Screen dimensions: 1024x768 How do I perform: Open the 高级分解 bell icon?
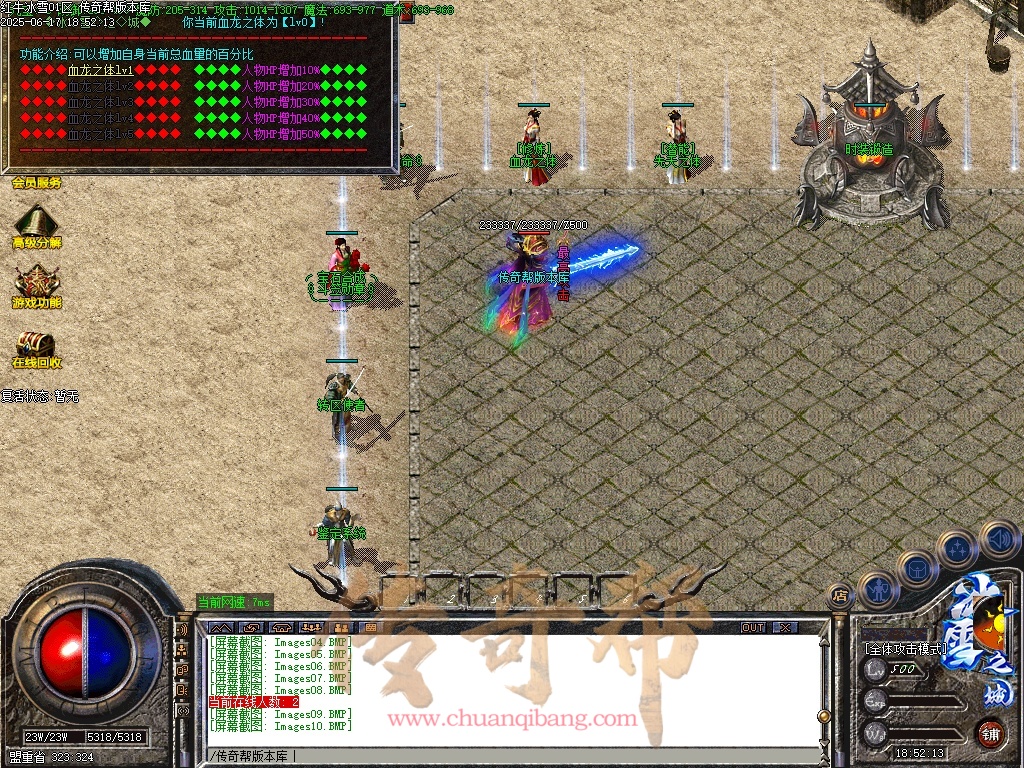36,222
